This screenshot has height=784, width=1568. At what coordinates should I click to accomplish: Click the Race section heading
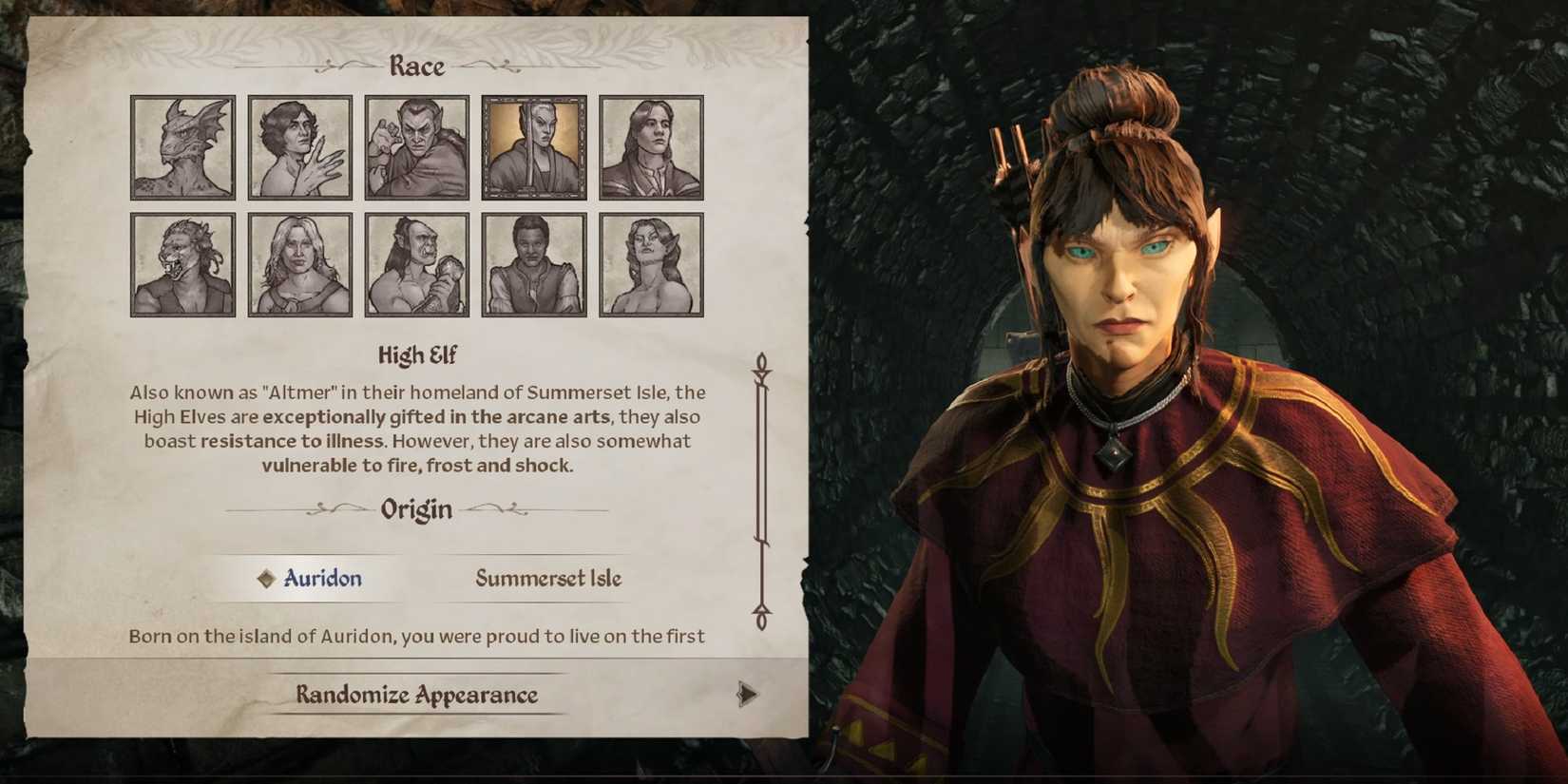pyautogui.click(x=416, y=65)
